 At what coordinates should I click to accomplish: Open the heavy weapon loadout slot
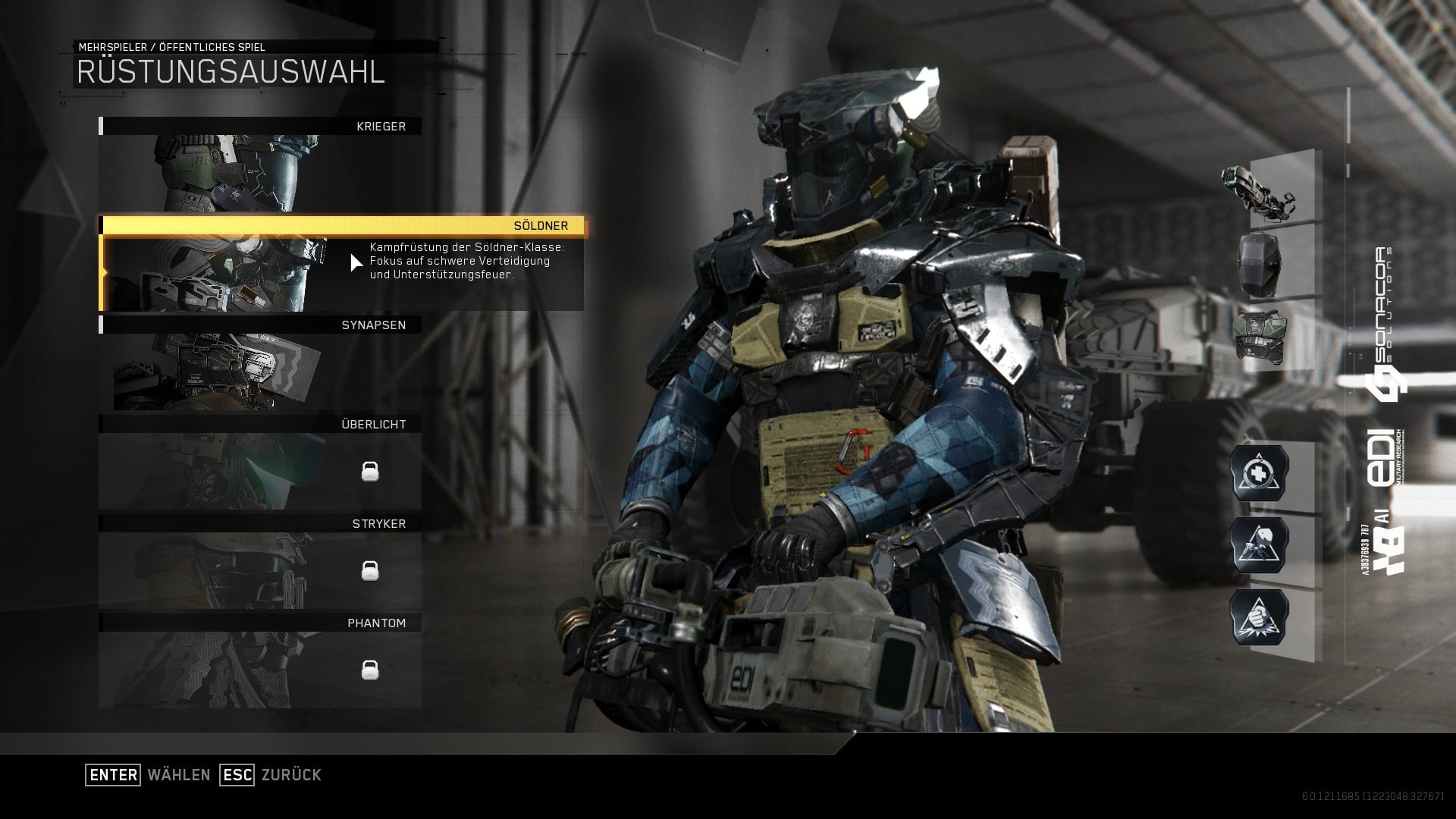(x=1260, y=190)
